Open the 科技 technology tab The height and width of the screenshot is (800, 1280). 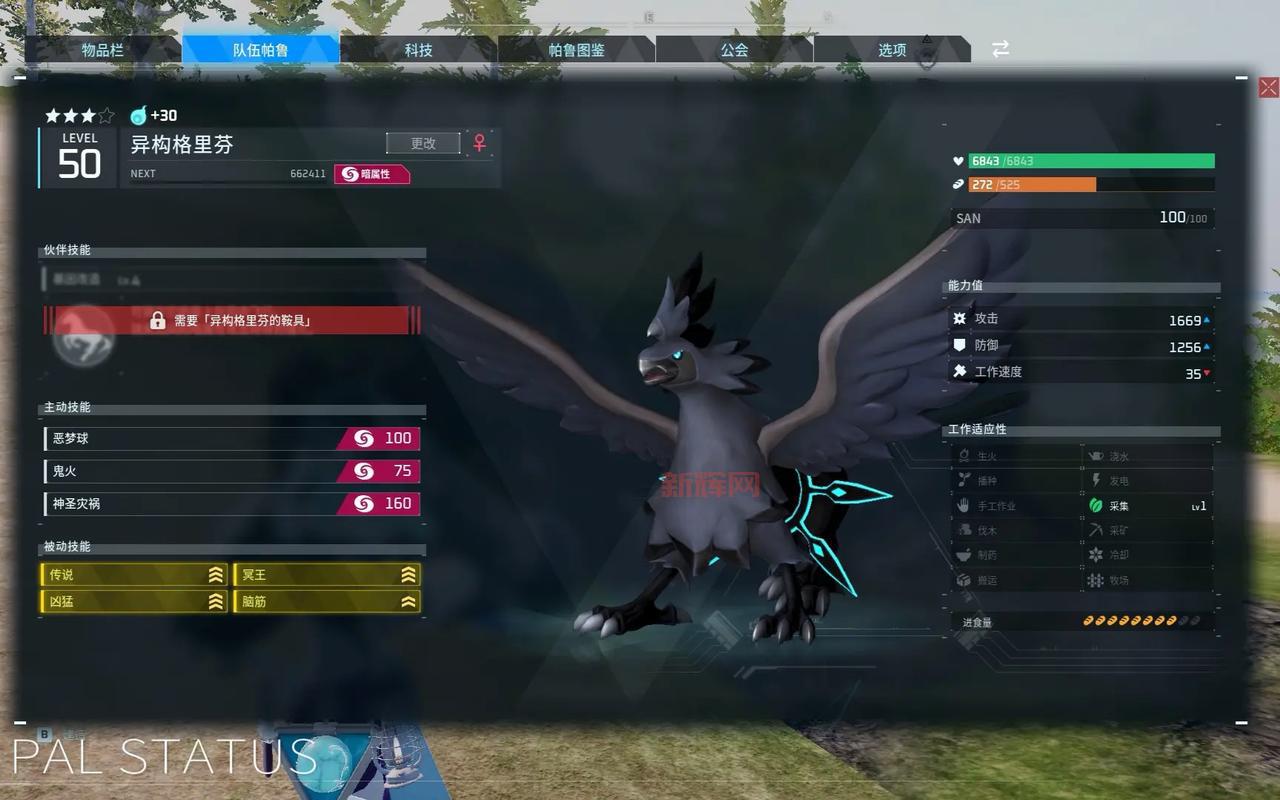tap(418, 50)
